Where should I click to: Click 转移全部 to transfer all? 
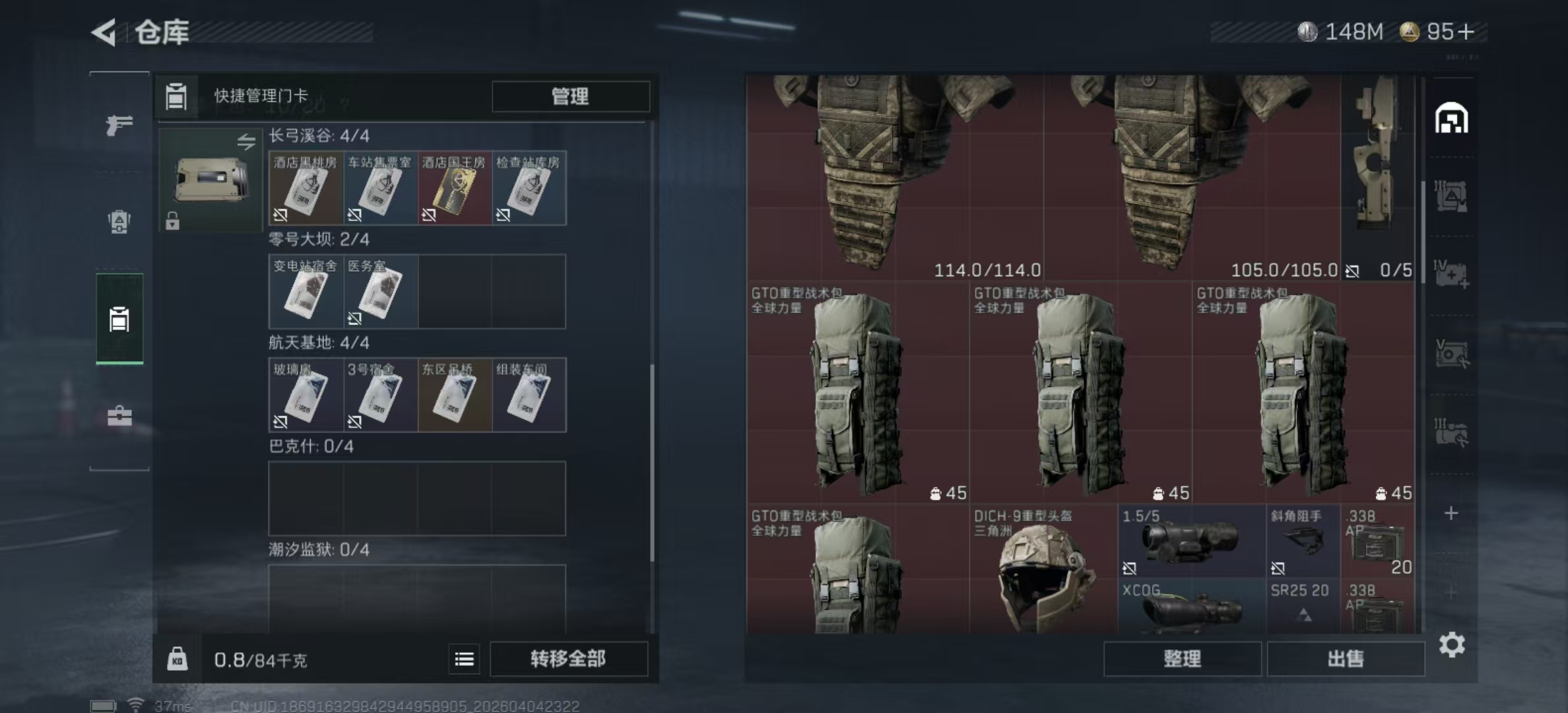click(568, 659)
